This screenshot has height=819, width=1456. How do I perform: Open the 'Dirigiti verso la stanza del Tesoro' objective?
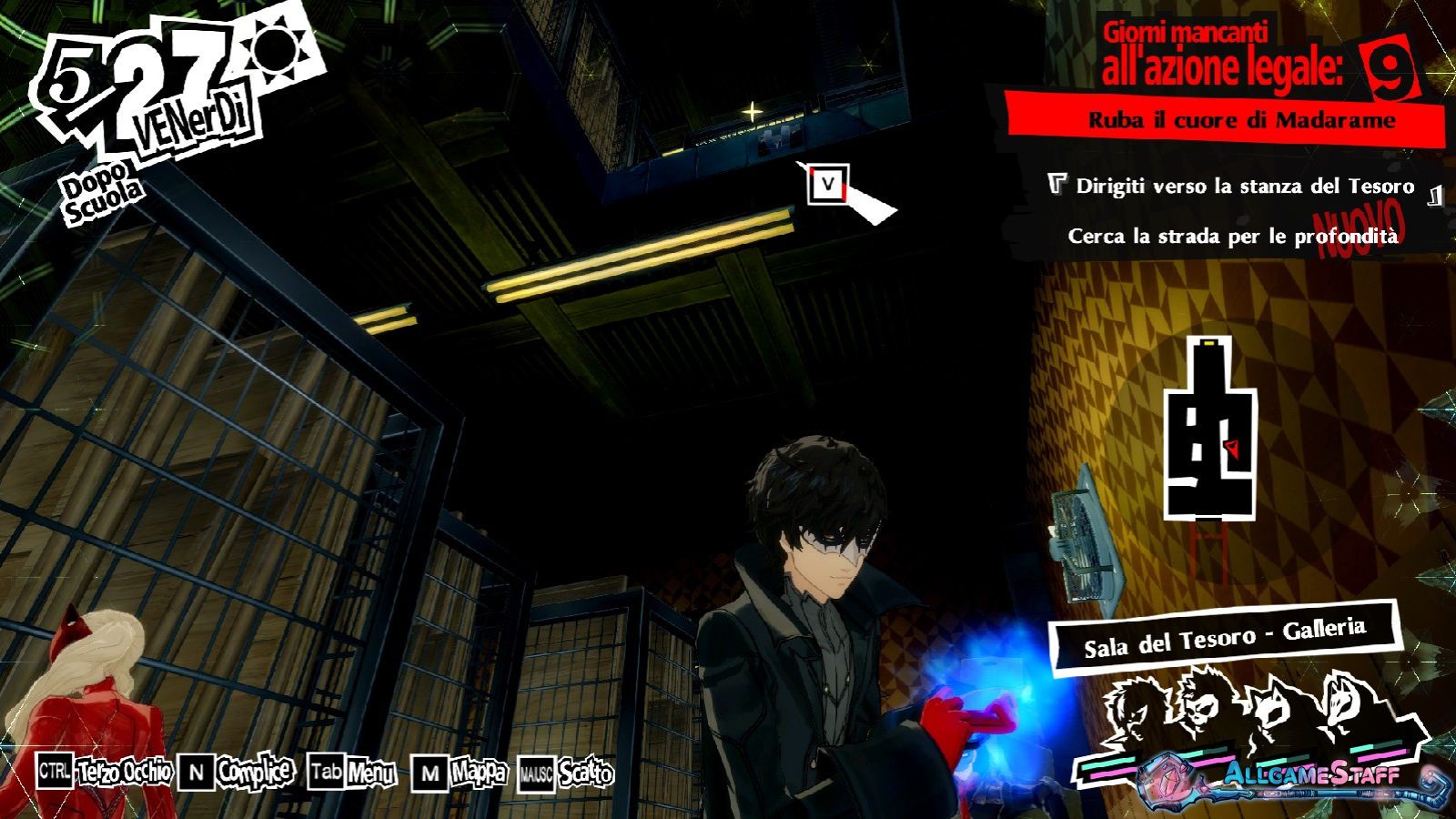1244,187
